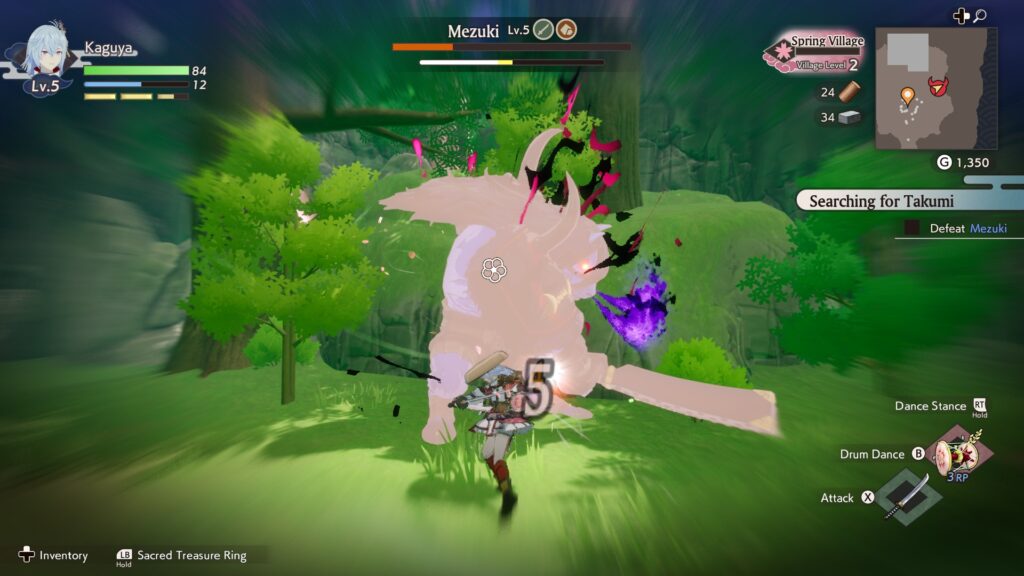Click the orange player pin on minimap
This screenshot has width=1024, height=576.
click(907, 96)
